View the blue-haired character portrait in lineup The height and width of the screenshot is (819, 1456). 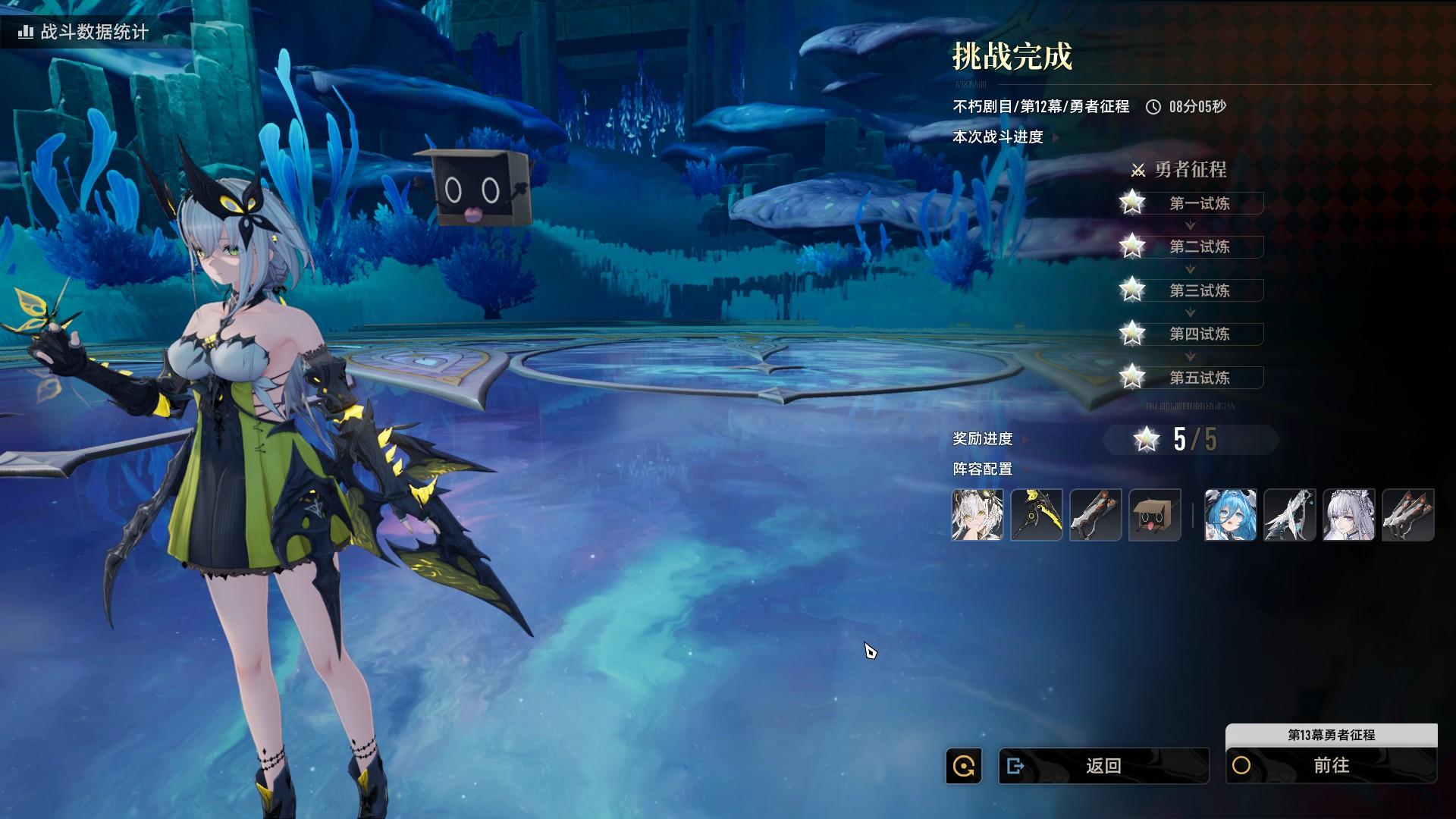[1230, 515]
